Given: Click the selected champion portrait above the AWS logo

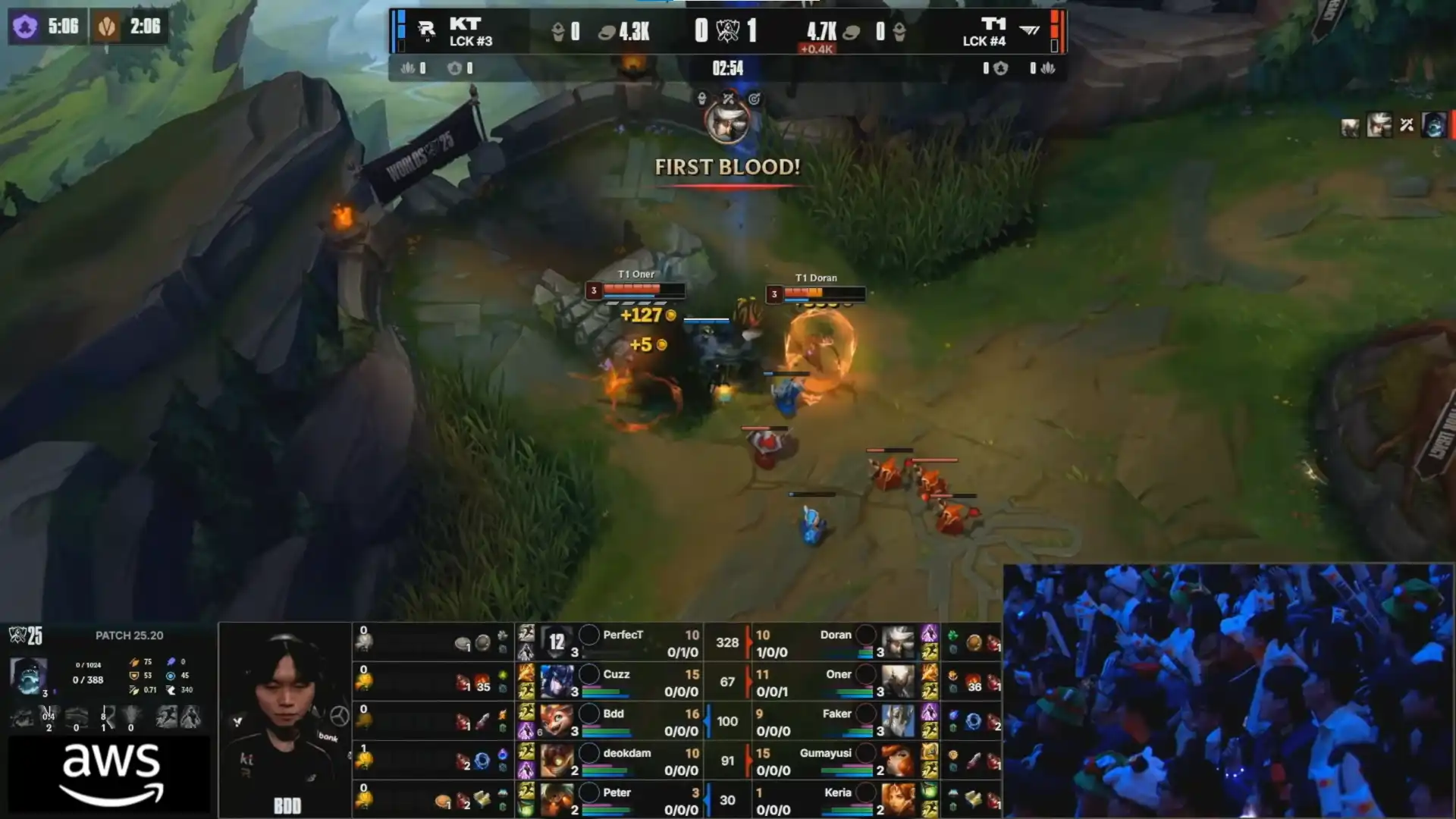Looking at the screenshot, I should [x=28, y=676].
